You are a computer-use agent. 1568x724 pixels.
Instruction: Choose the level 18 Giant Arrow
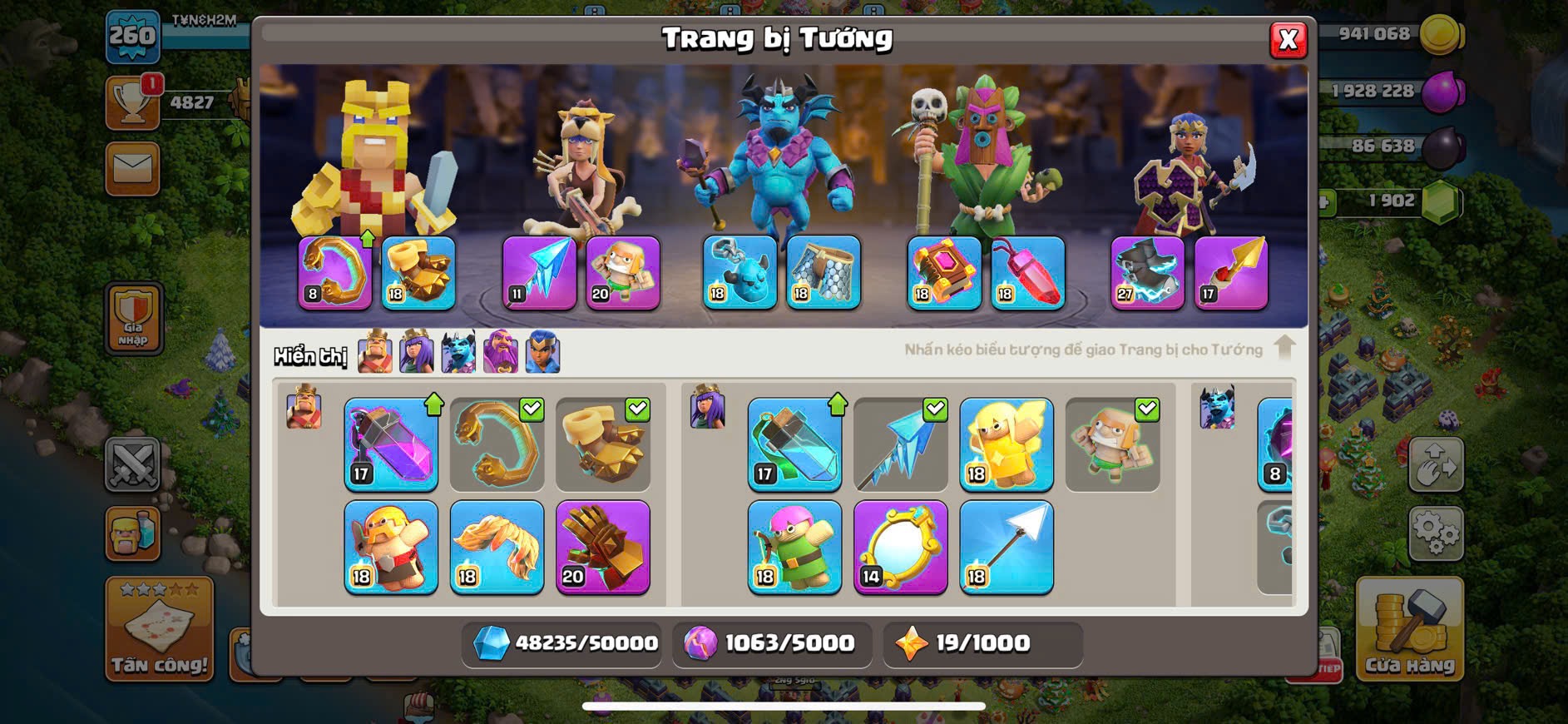point(1006,547)
